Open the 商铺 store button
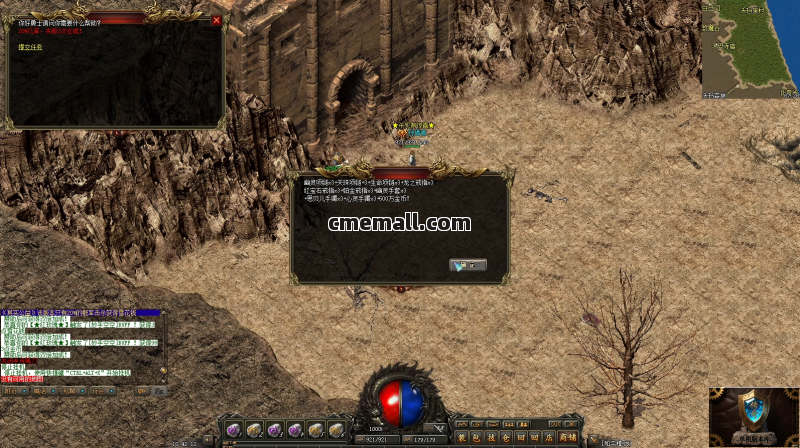This screenshot has width=800, height=448. 567,437
